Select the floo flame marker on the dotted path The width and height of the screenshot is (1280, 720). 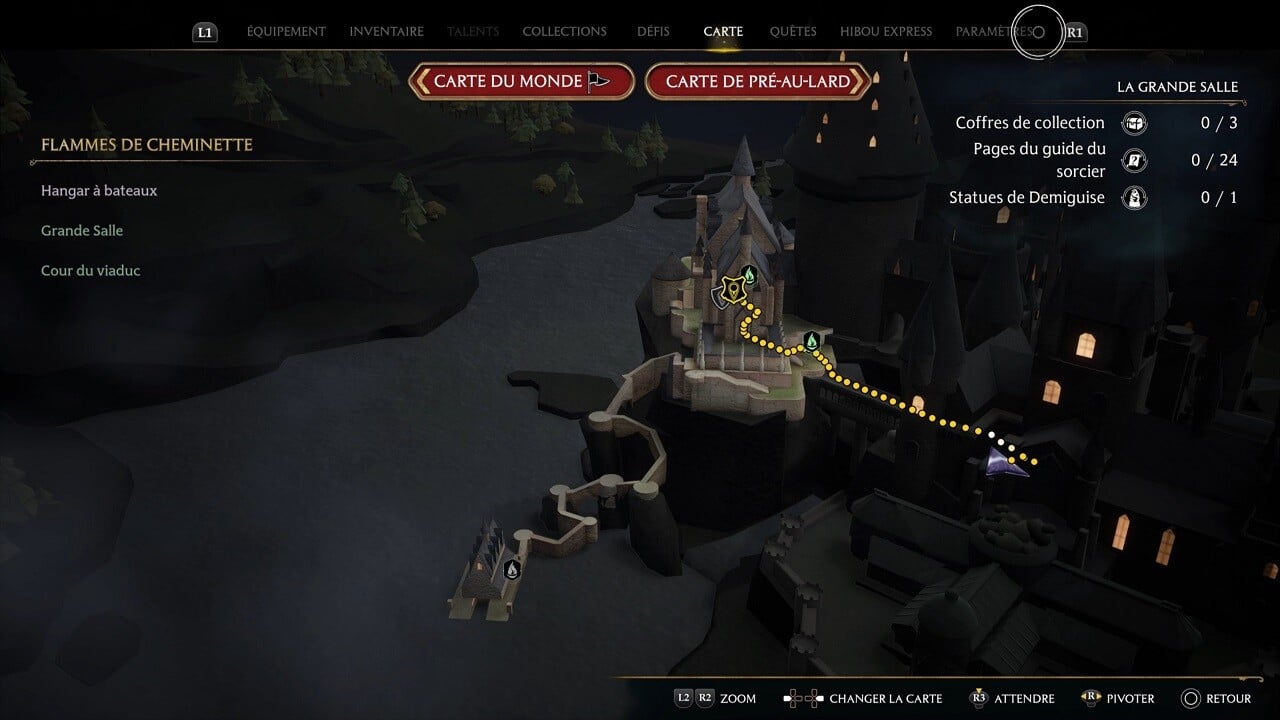813,342
